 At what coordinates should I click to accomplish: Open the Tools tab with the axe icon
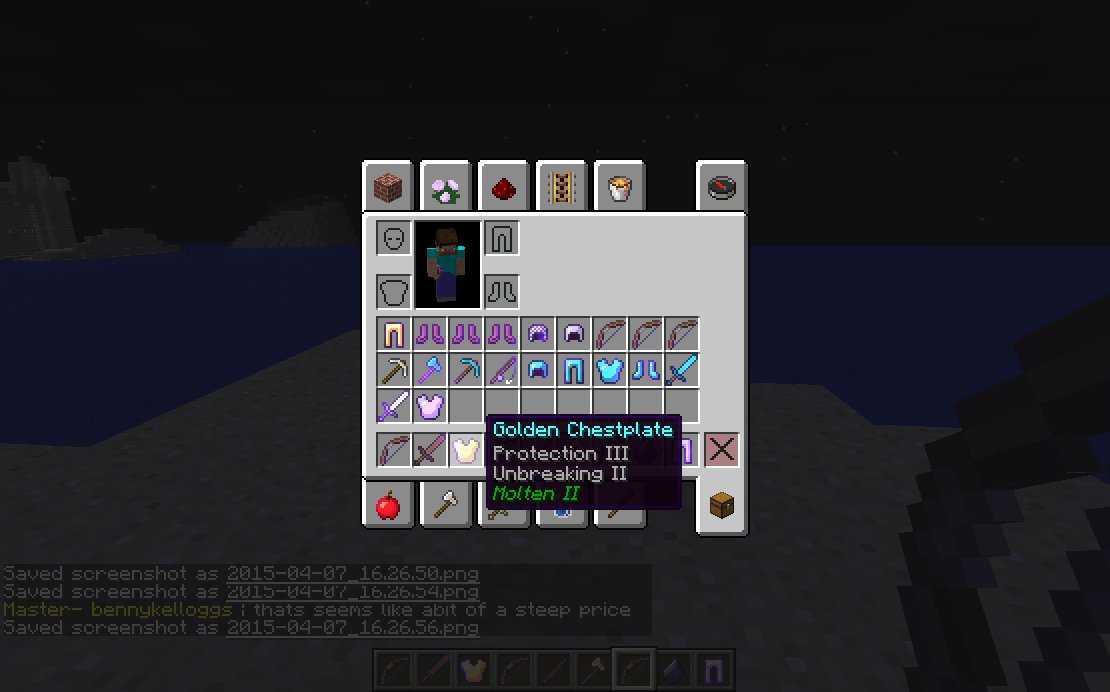(445, 507)
